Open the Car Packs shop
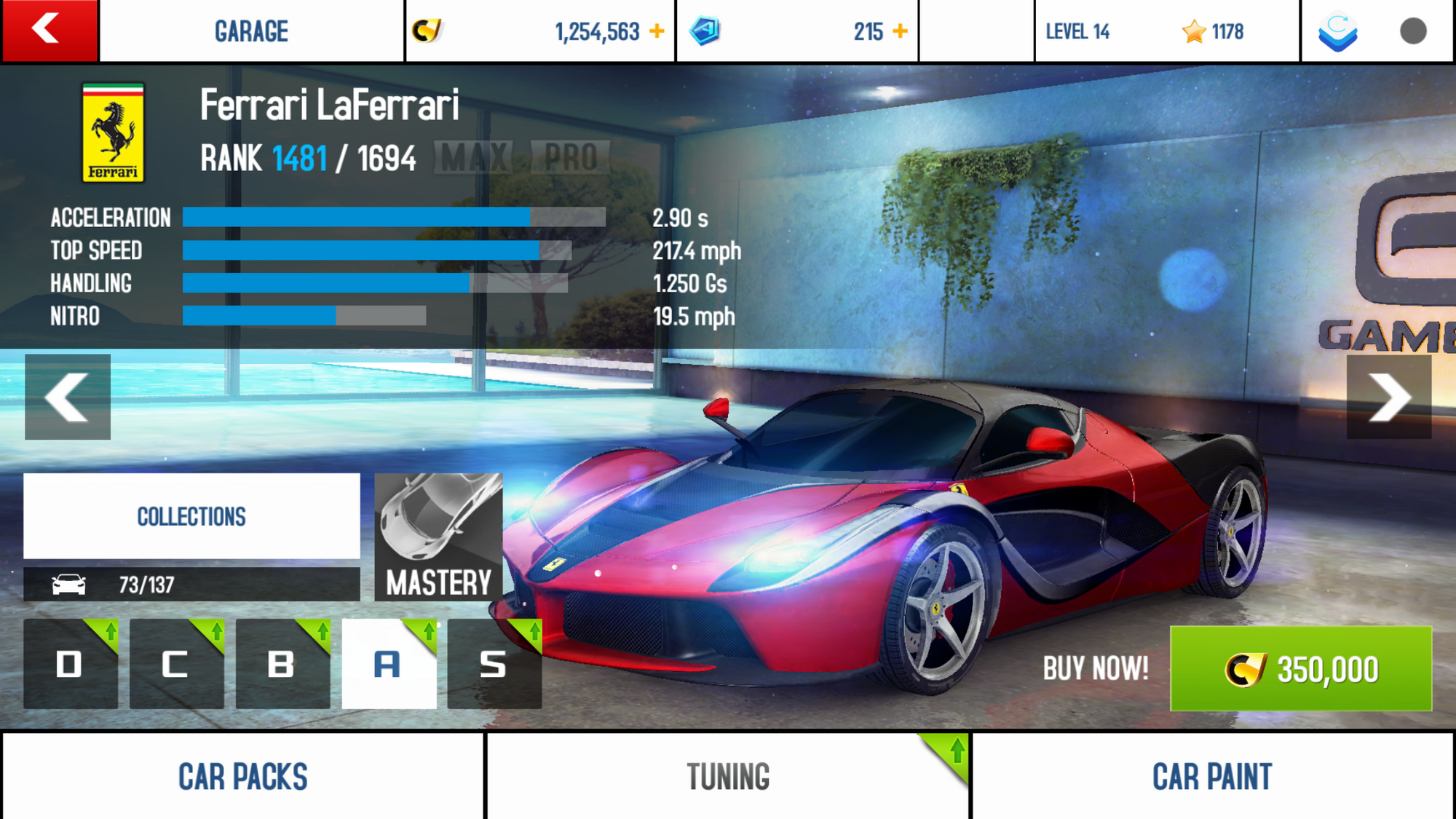1456x819 pixels. 243,776
